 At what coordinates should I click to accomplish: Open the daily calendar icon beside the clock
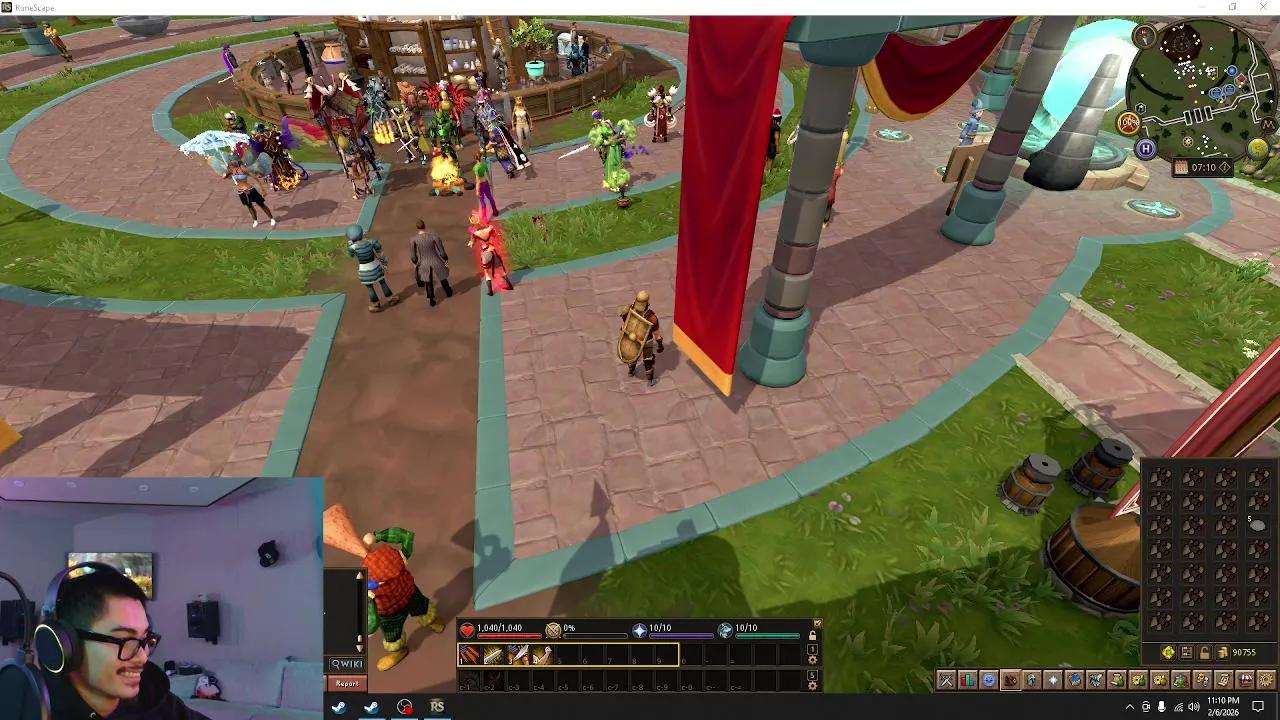click(x=1181, y=166)
